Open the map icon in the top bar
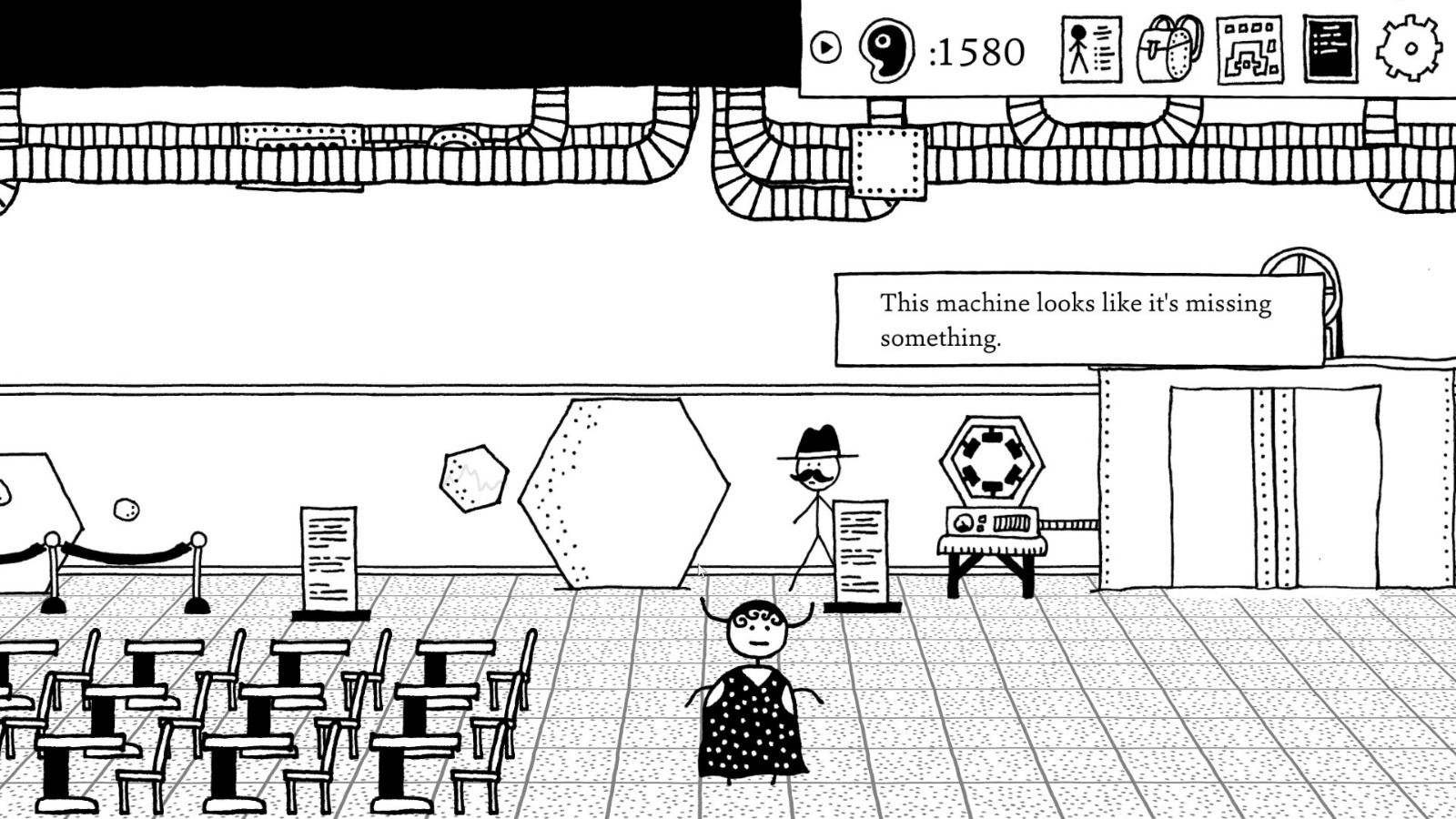 tap(1247, 49)
